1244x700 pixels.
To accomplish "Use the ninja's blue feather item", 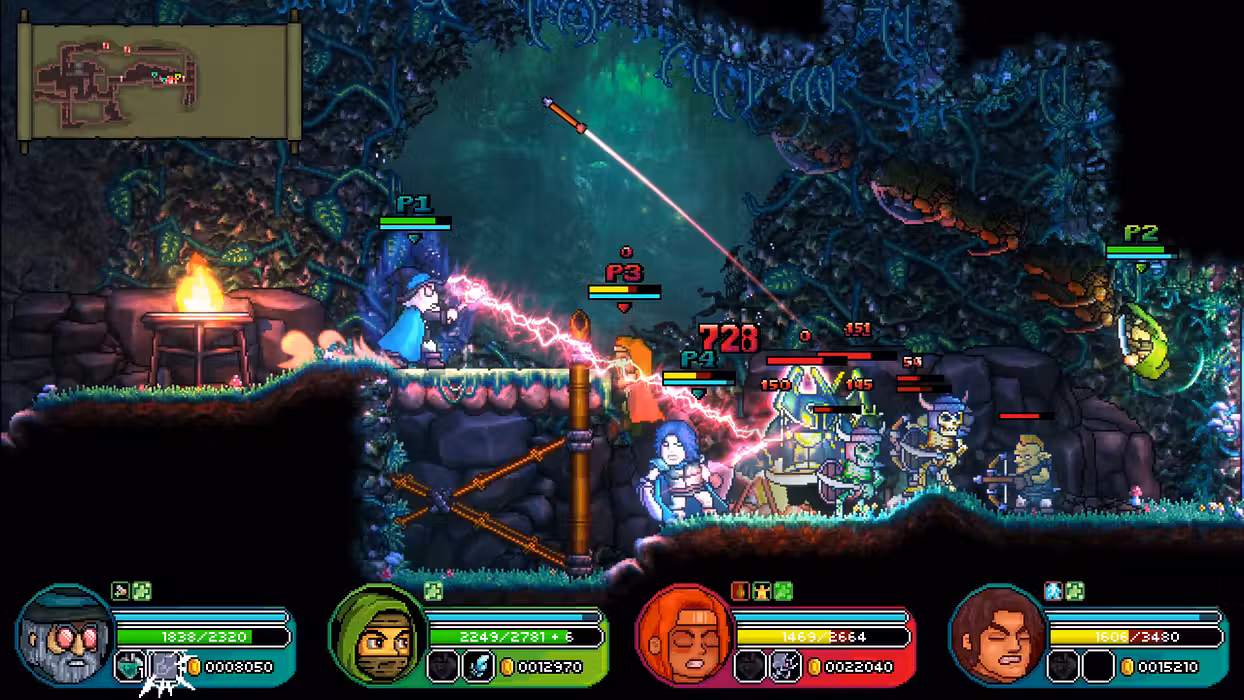I will (478, 666).
